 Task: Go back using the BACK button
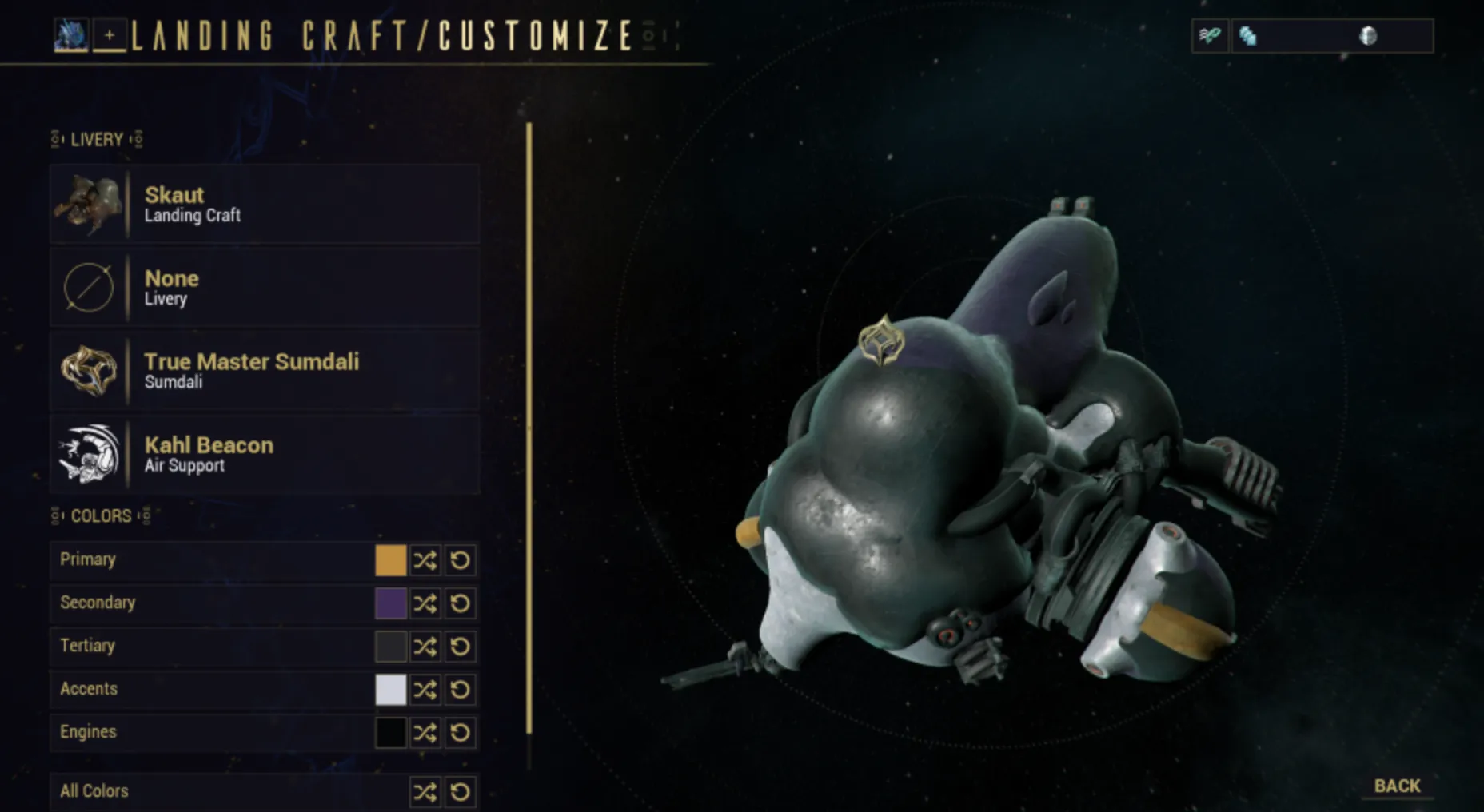pos(1397,786)
